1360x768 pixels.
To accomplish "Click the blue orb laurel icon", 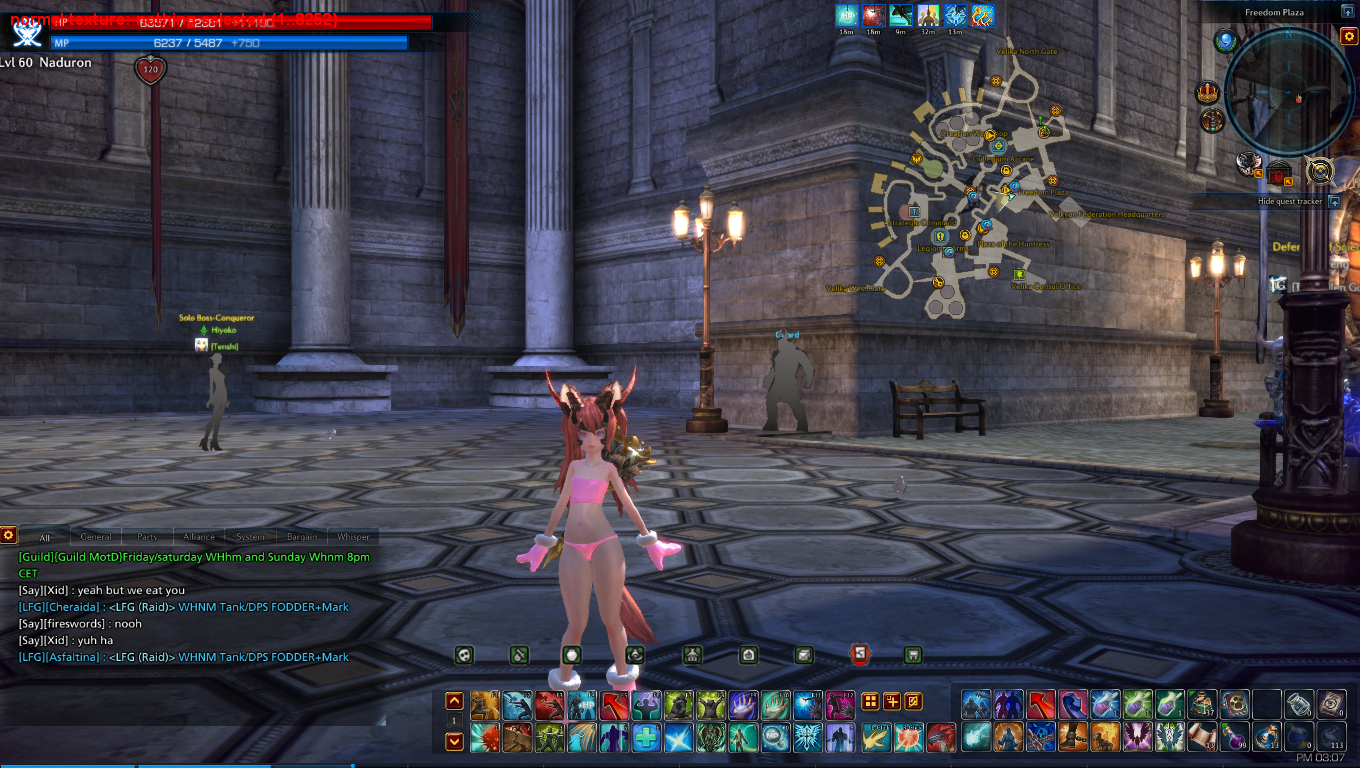I will (x=1226, y=41).
